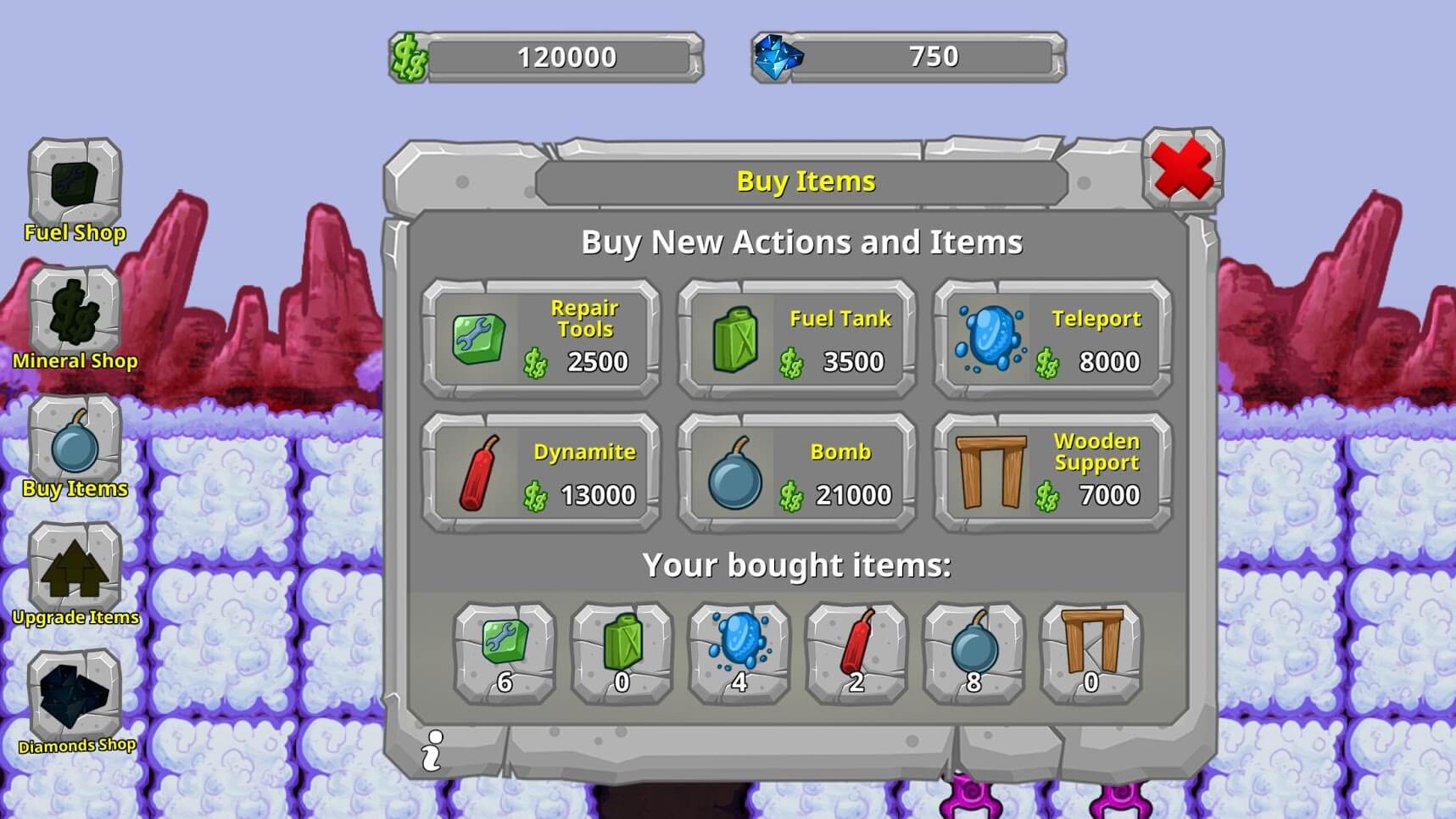Close the Buy Items window
This screenshot has width=1456, height=819.
click(1182, 169)
